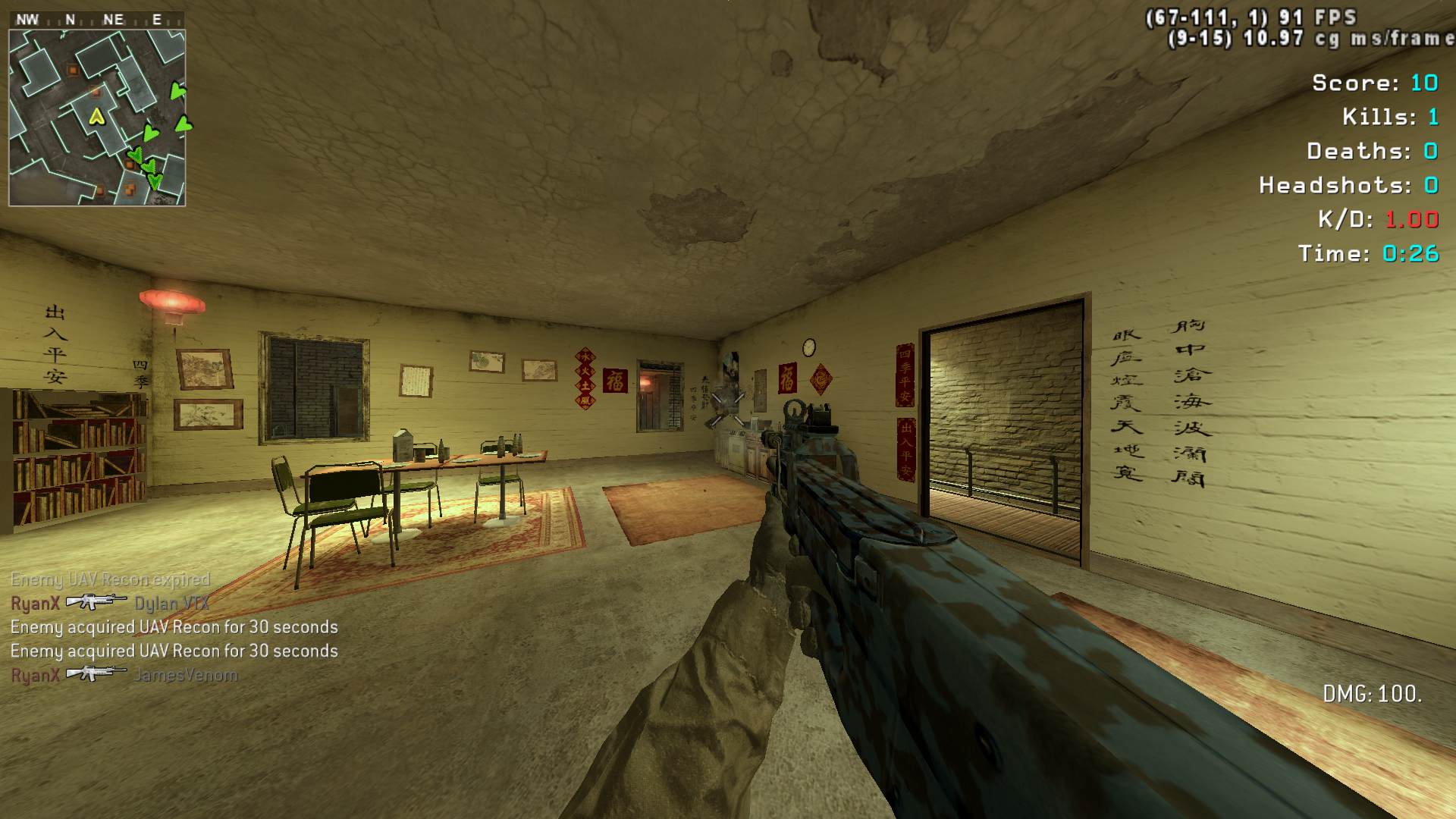
Task: Click the minimap in the corner
Action: [x=97, y=118]
